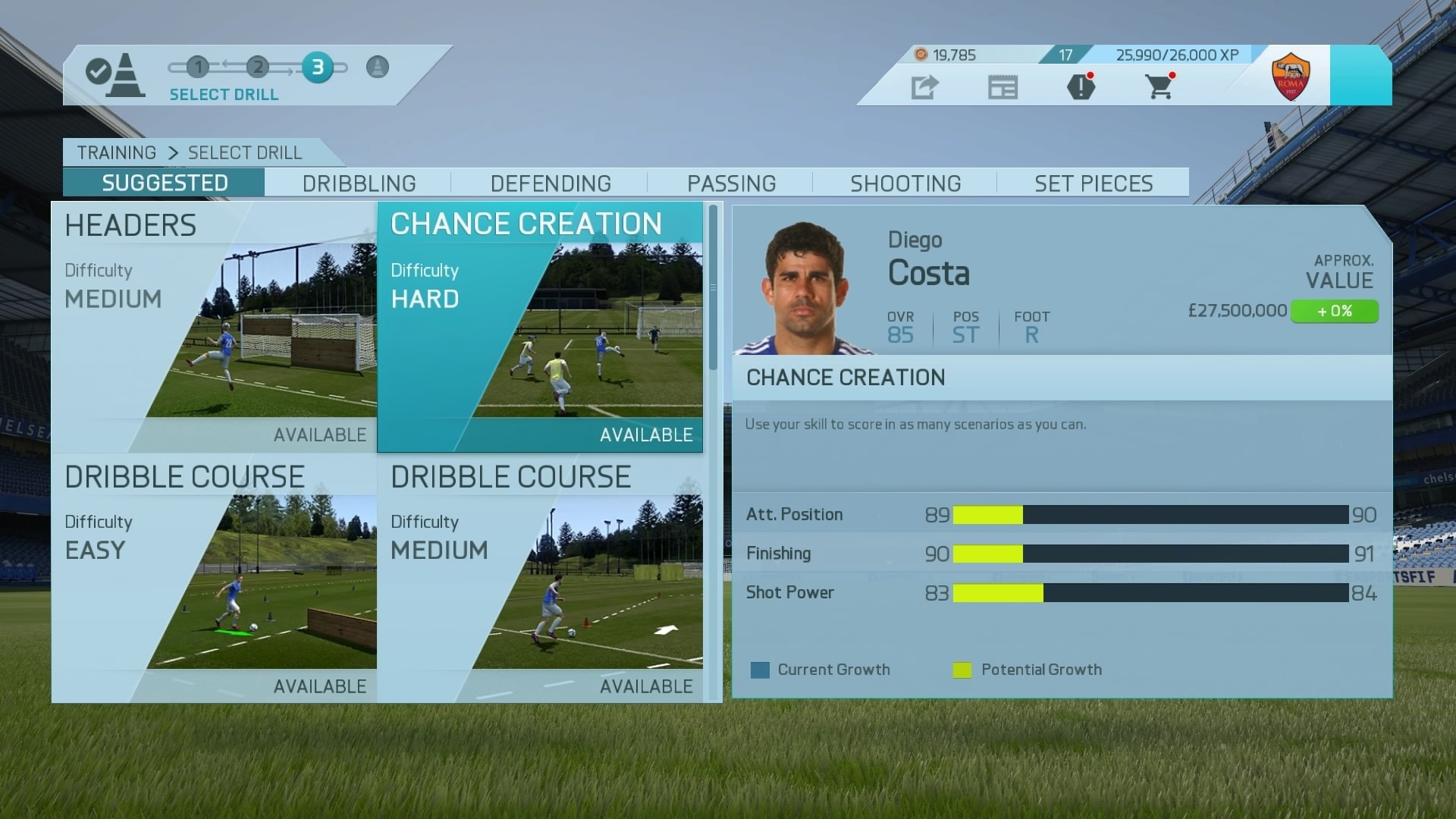The height and width of the screenshot is (819, 1456).
Task: Open the SET PIECES drills tab
Action: (x=1092, y=183)
